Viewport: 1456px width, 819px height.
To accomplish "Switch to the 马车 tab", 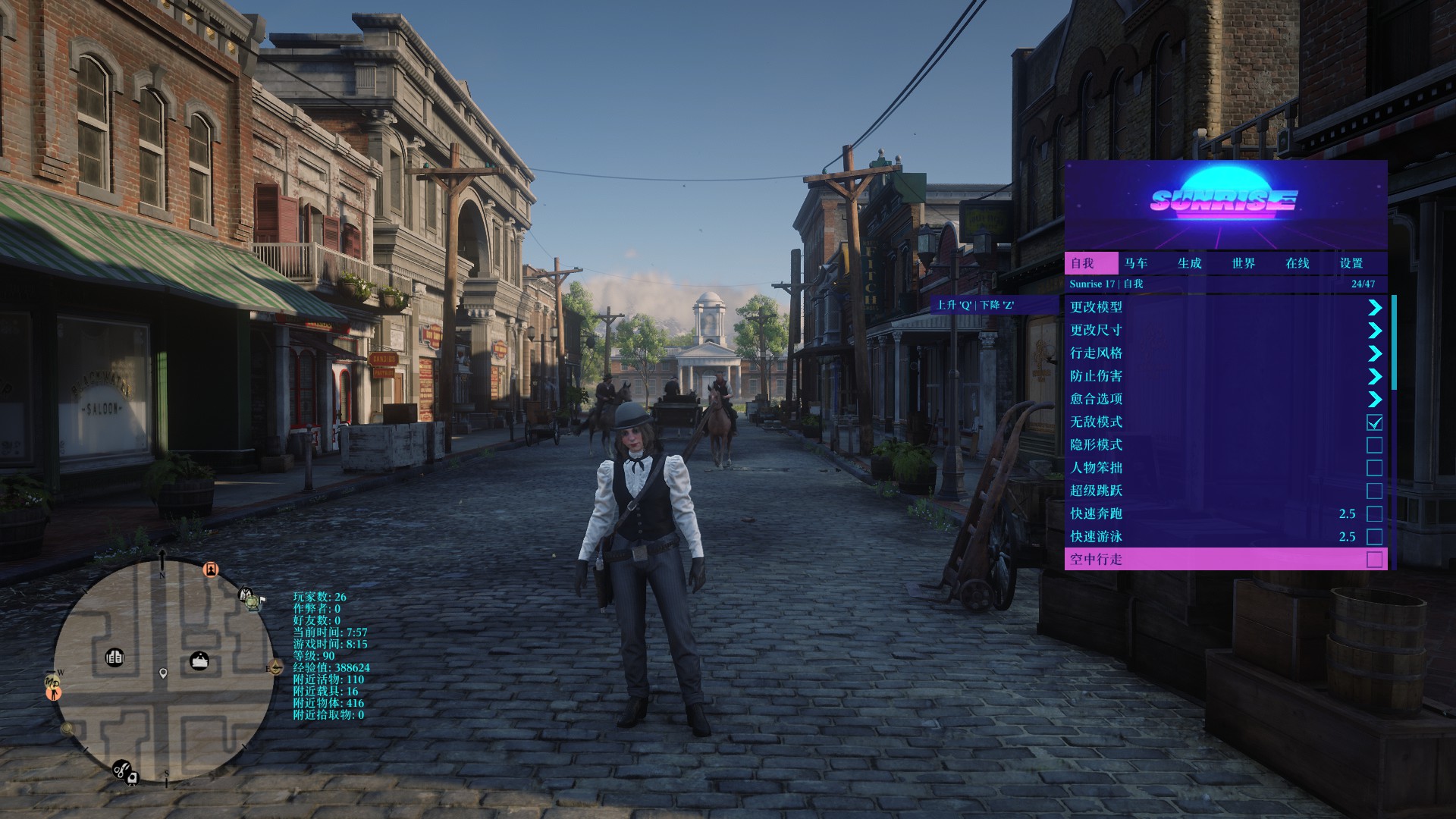I will (x=1135, y=263).
